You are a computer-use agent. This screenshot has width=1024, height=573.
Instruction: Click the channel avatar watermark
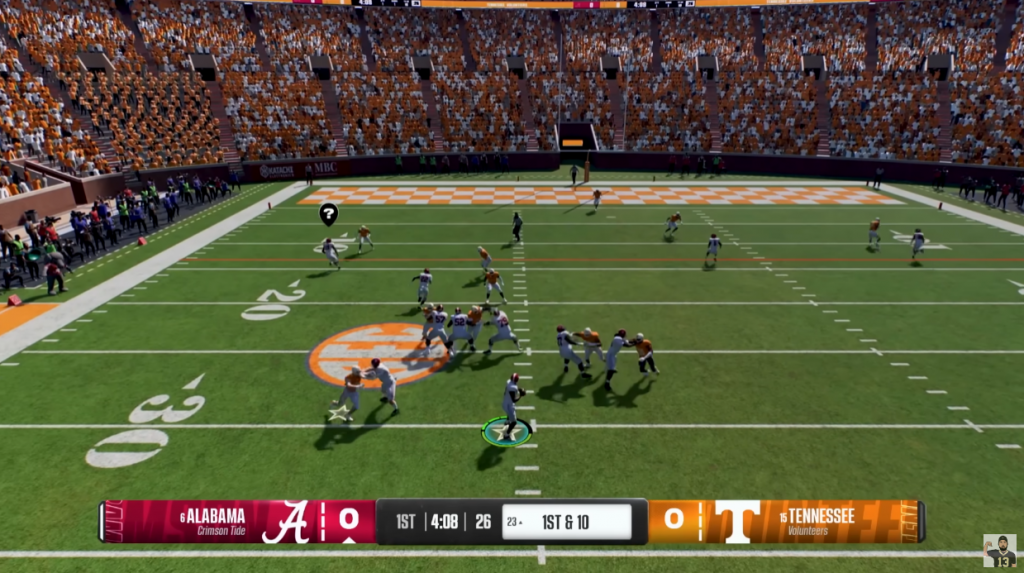[999, 550]
